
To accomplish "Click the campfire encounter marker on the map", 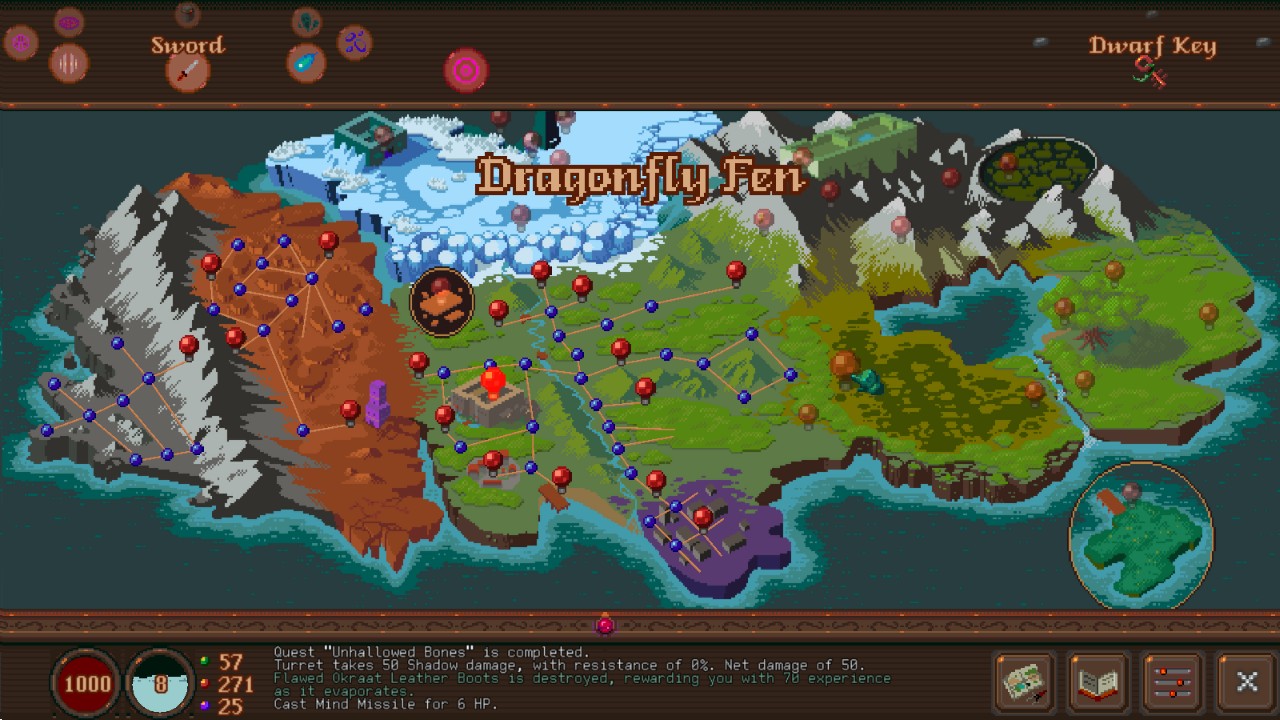I will [x=441, y=300].
